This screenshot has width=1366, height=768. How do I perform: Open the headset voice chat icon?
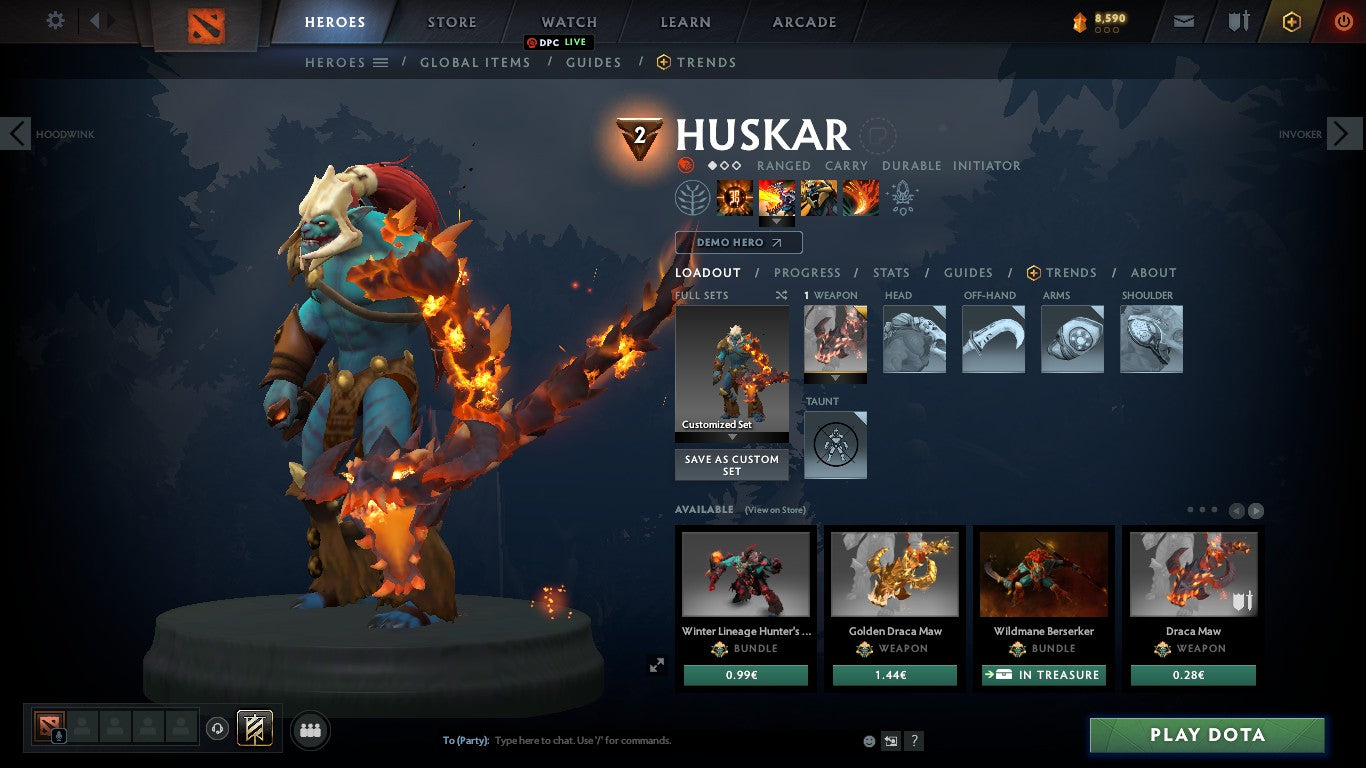coord(217,730)
